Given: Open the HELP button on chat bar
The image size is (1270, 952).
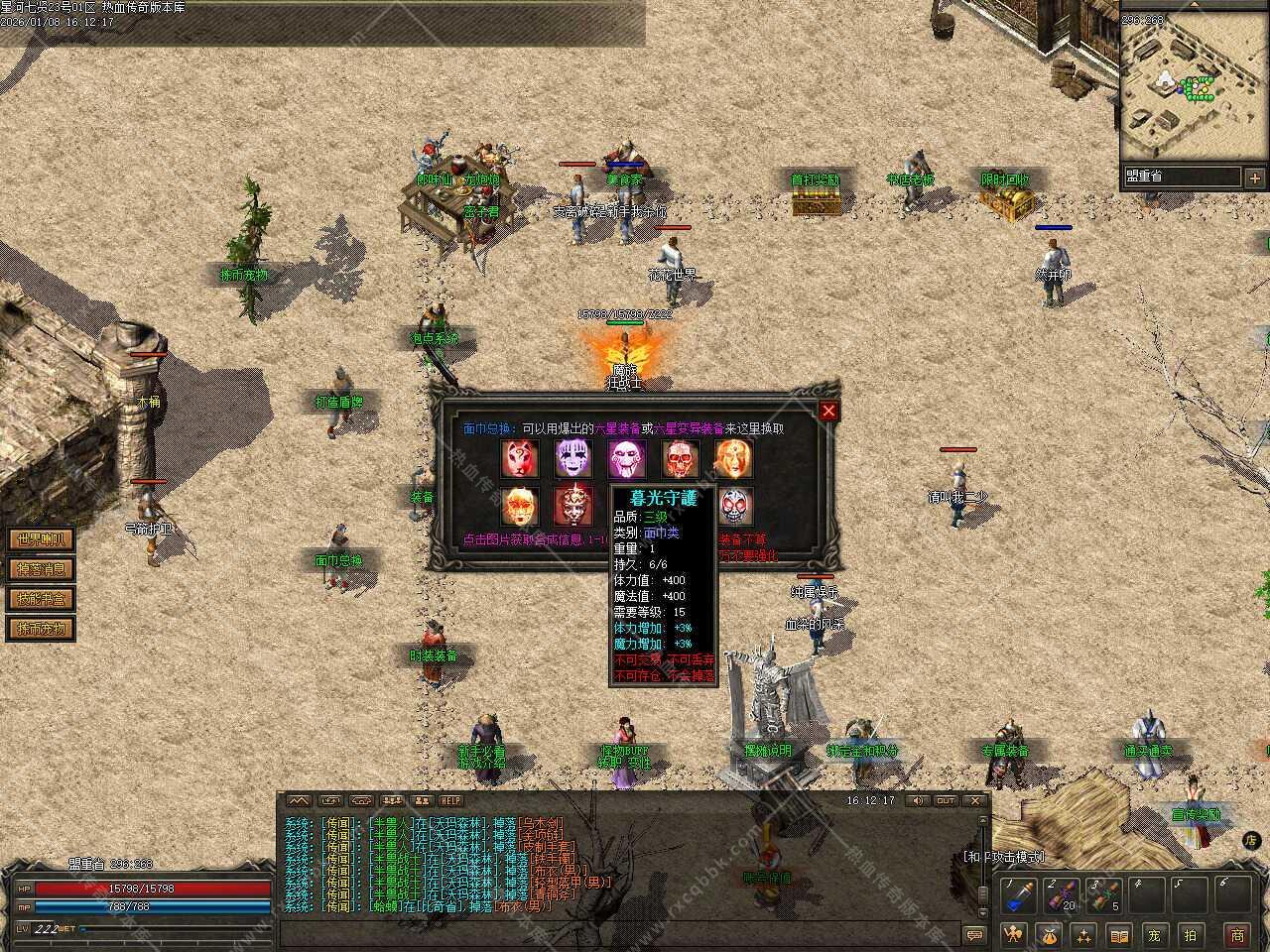Looking at the screenshot, I should tap(451, 800).
